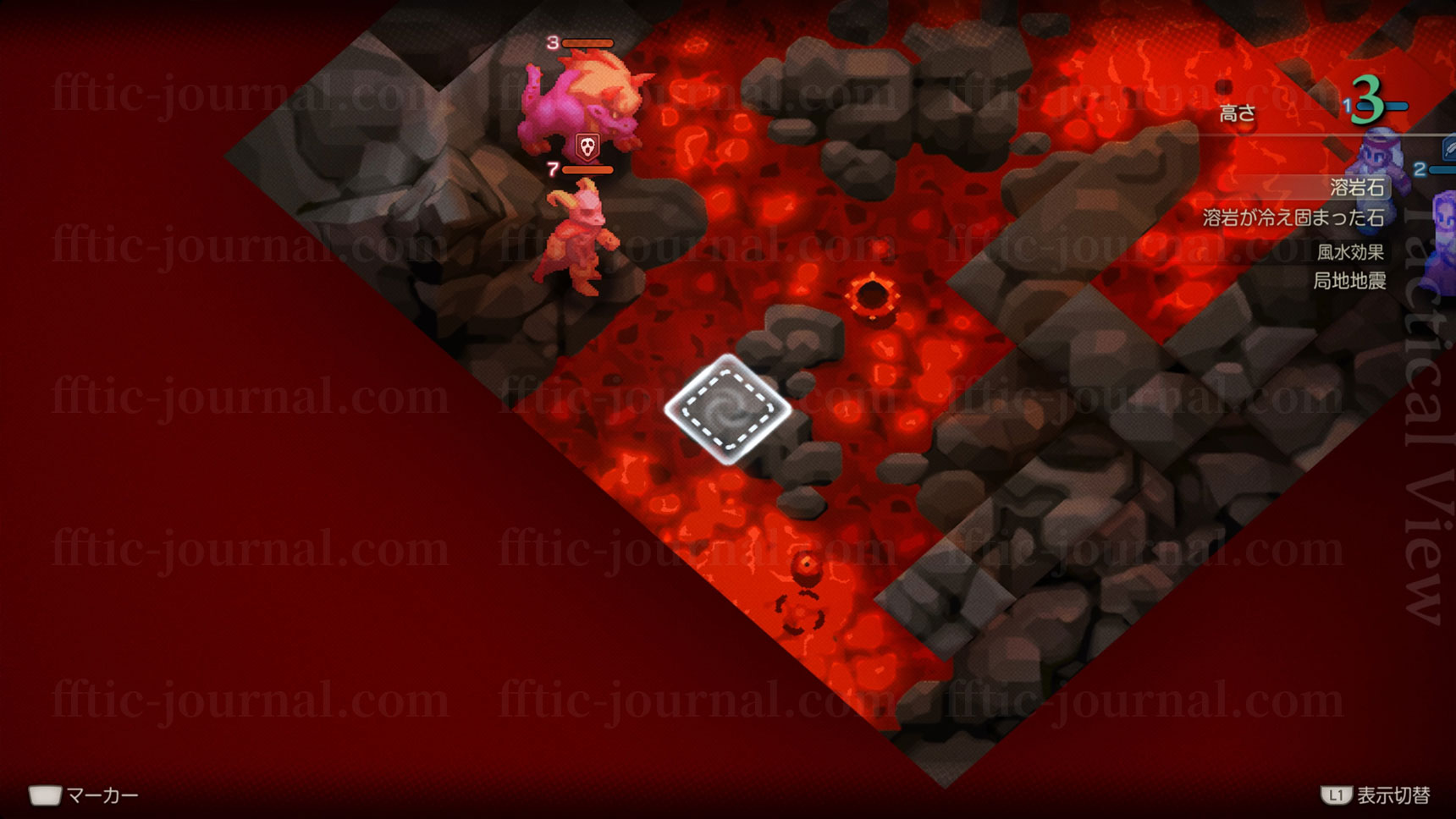Select the pink beast unit marked 3
The image size is (1456, 819).
(x=584, y=102)
